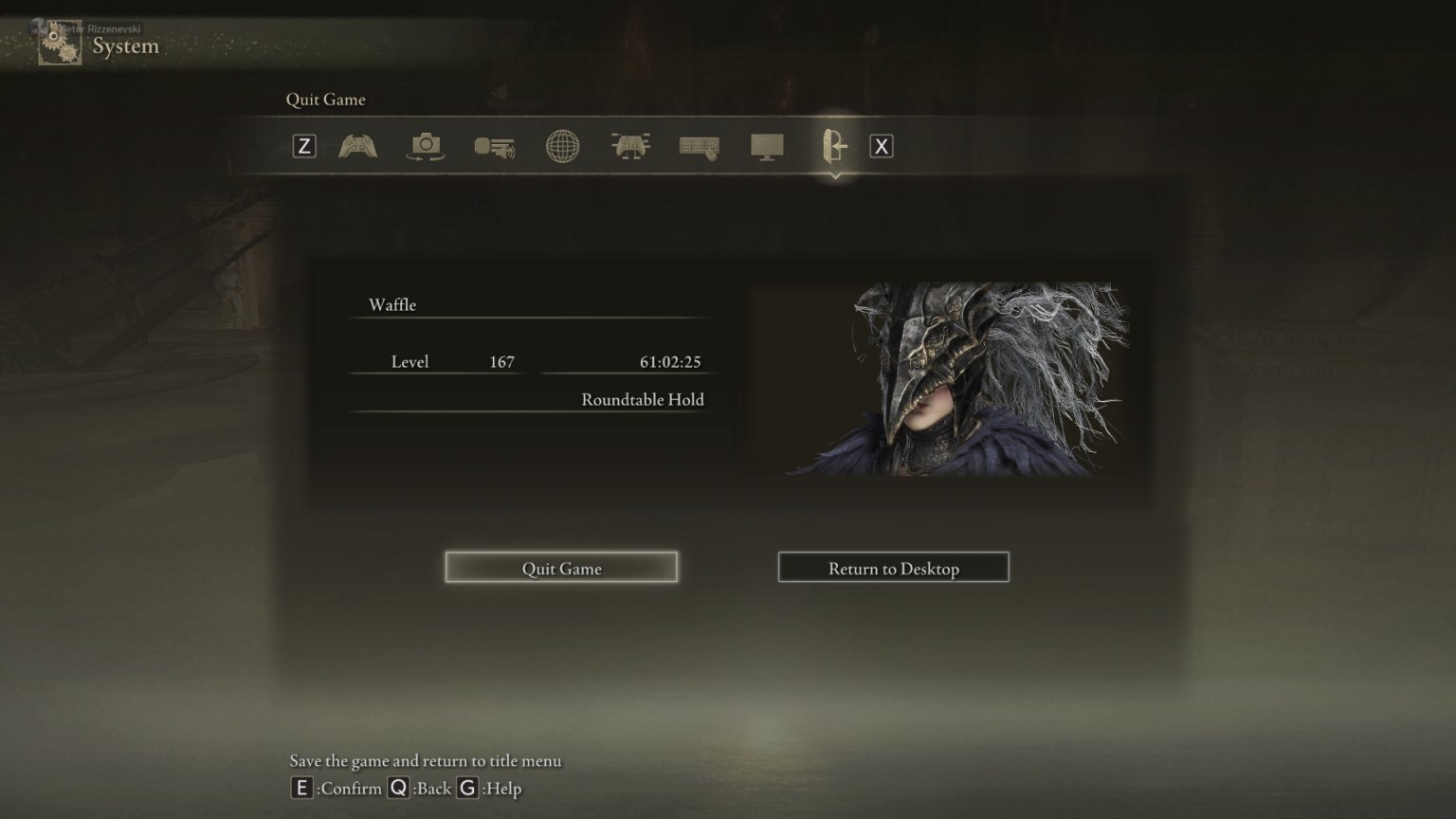
Task: Open the Graphics display settings tab
Action: coord(768,146)
